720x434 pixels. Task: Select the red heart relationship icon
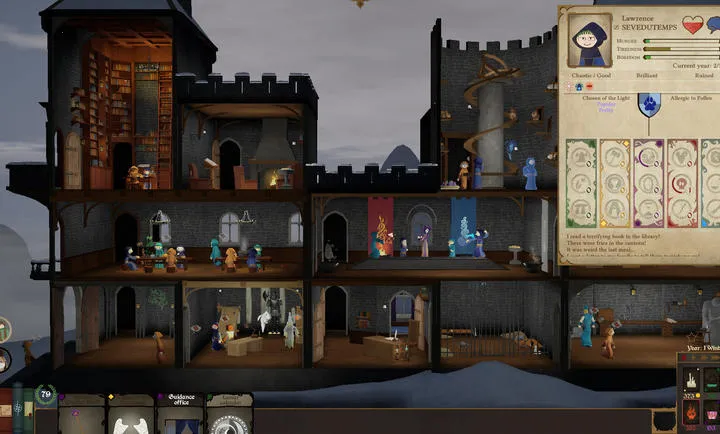click(692, 24)
